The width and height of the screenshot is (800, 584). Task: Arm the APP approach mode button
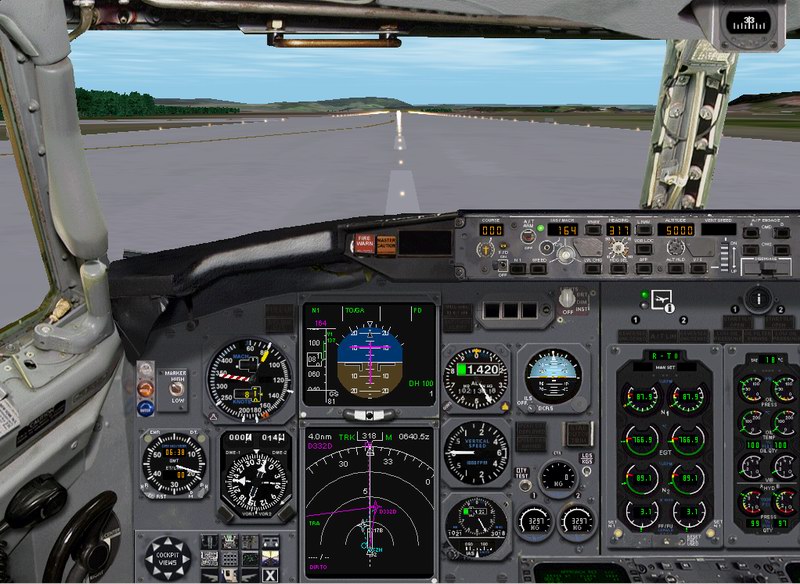tap(645, 268)
